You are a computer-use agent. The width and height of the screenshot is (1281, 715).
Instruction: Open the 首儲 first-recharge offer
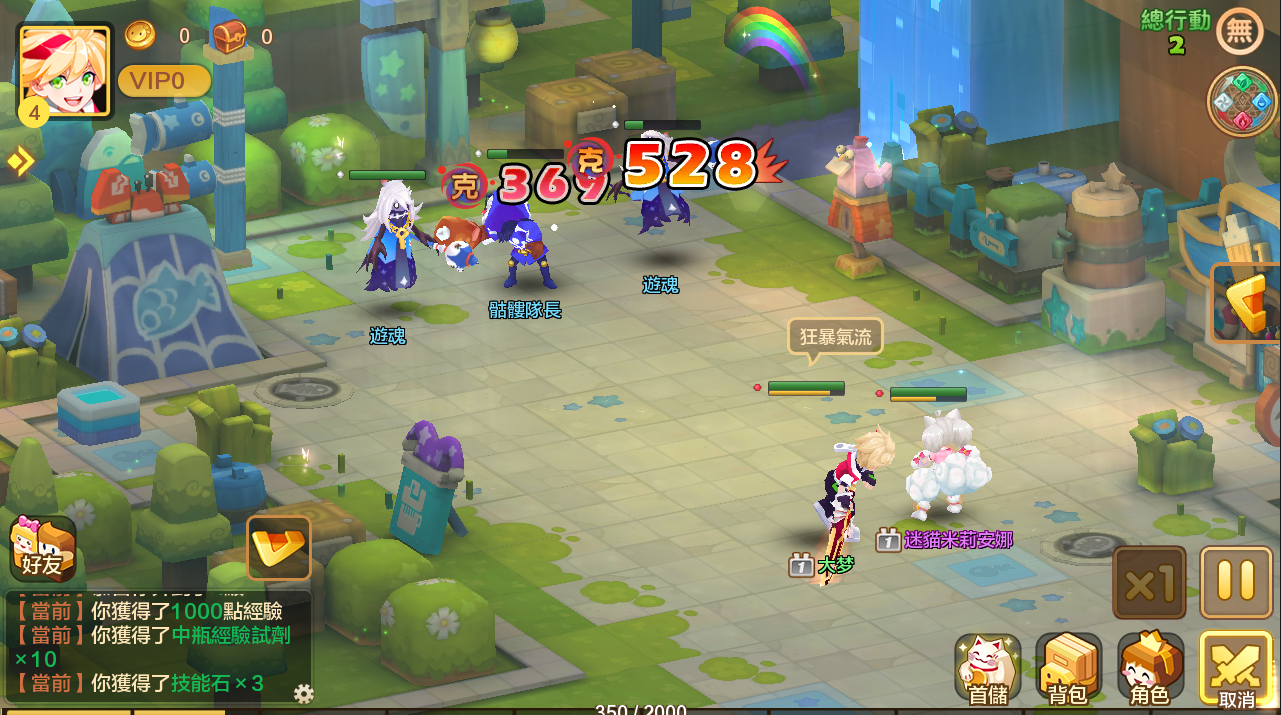coord(987,668)
